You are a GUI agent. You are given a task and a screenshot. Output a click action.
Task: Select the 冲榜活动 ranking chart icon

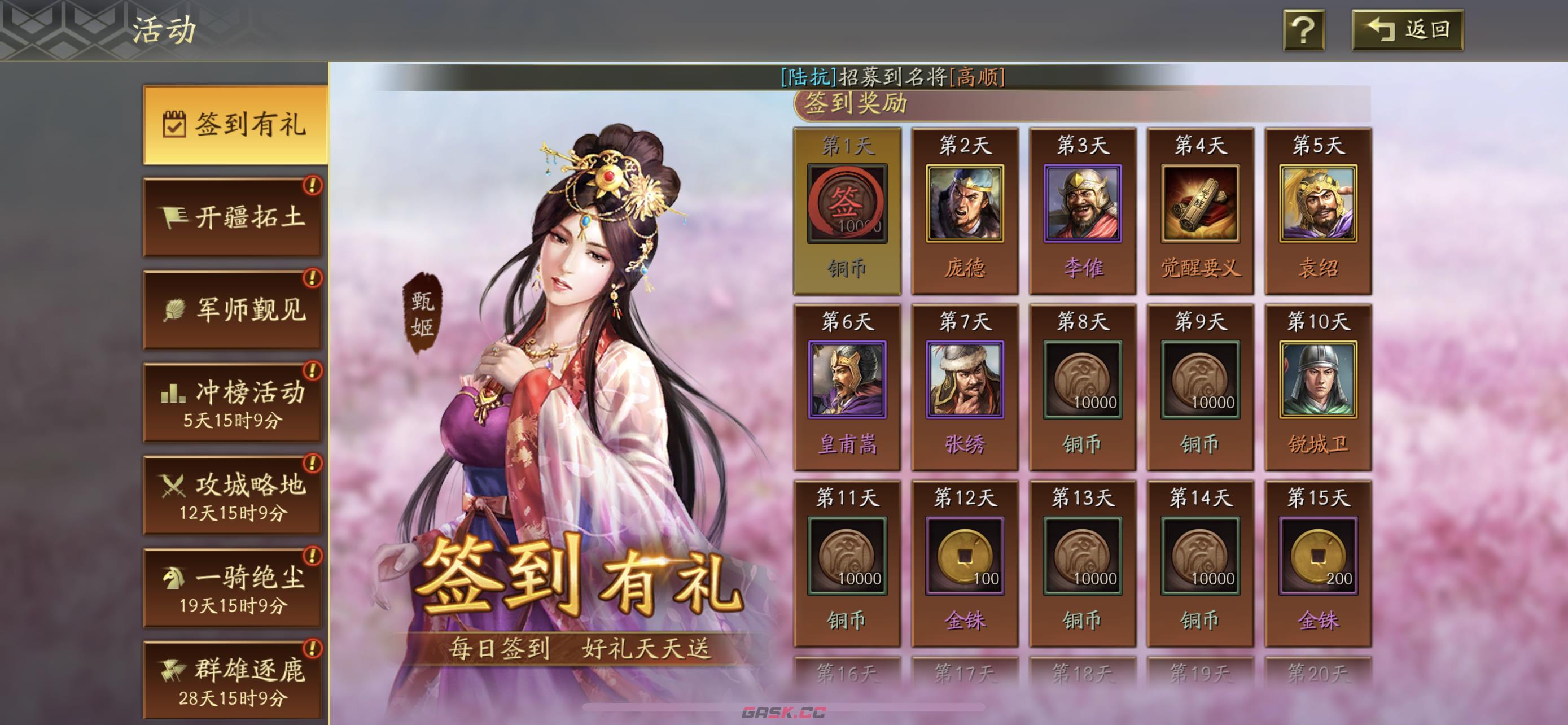(x=173, y=395)
